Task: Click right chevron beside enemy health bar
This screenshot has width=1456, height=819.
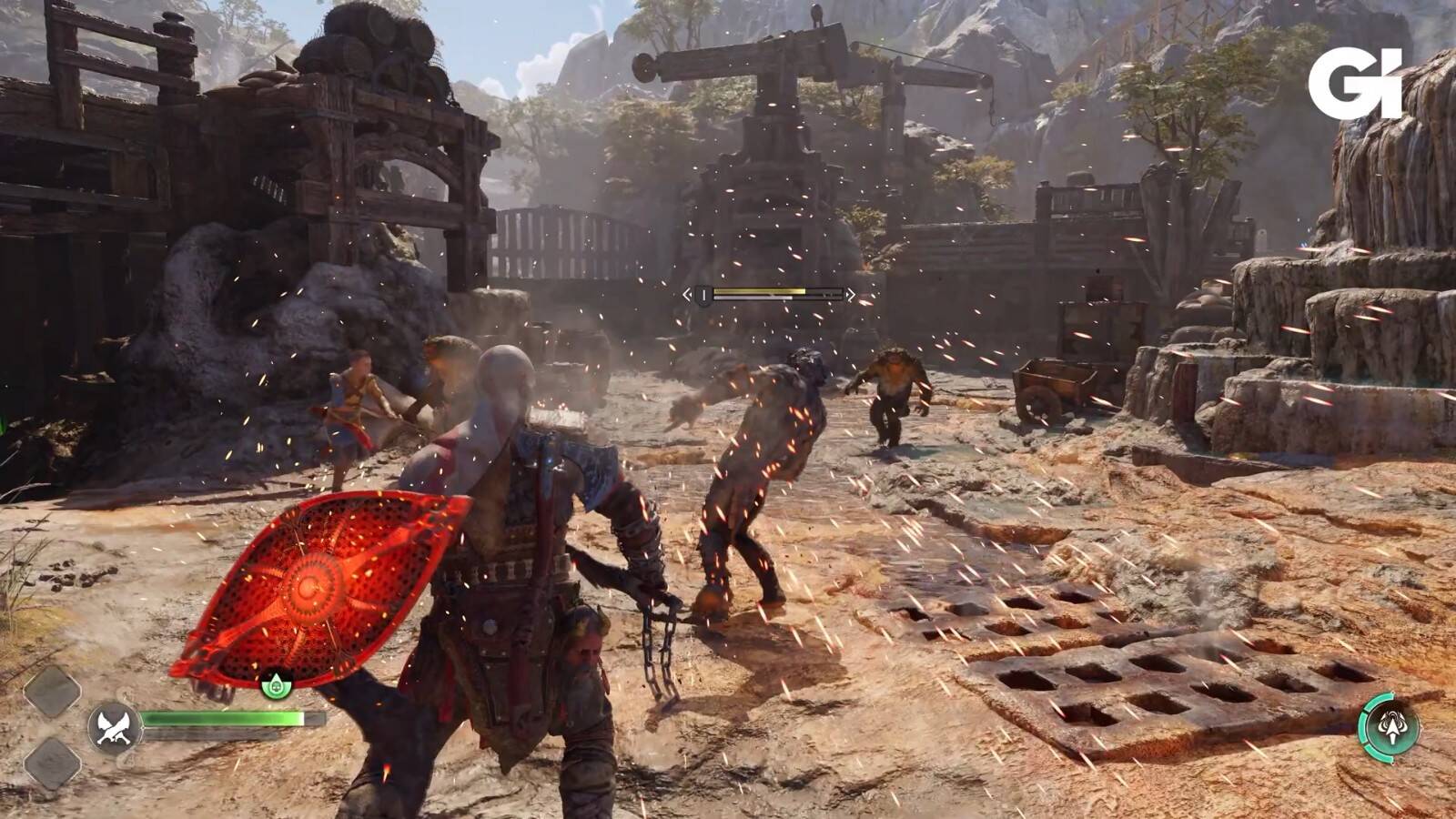Action: [x=850, y=295]
